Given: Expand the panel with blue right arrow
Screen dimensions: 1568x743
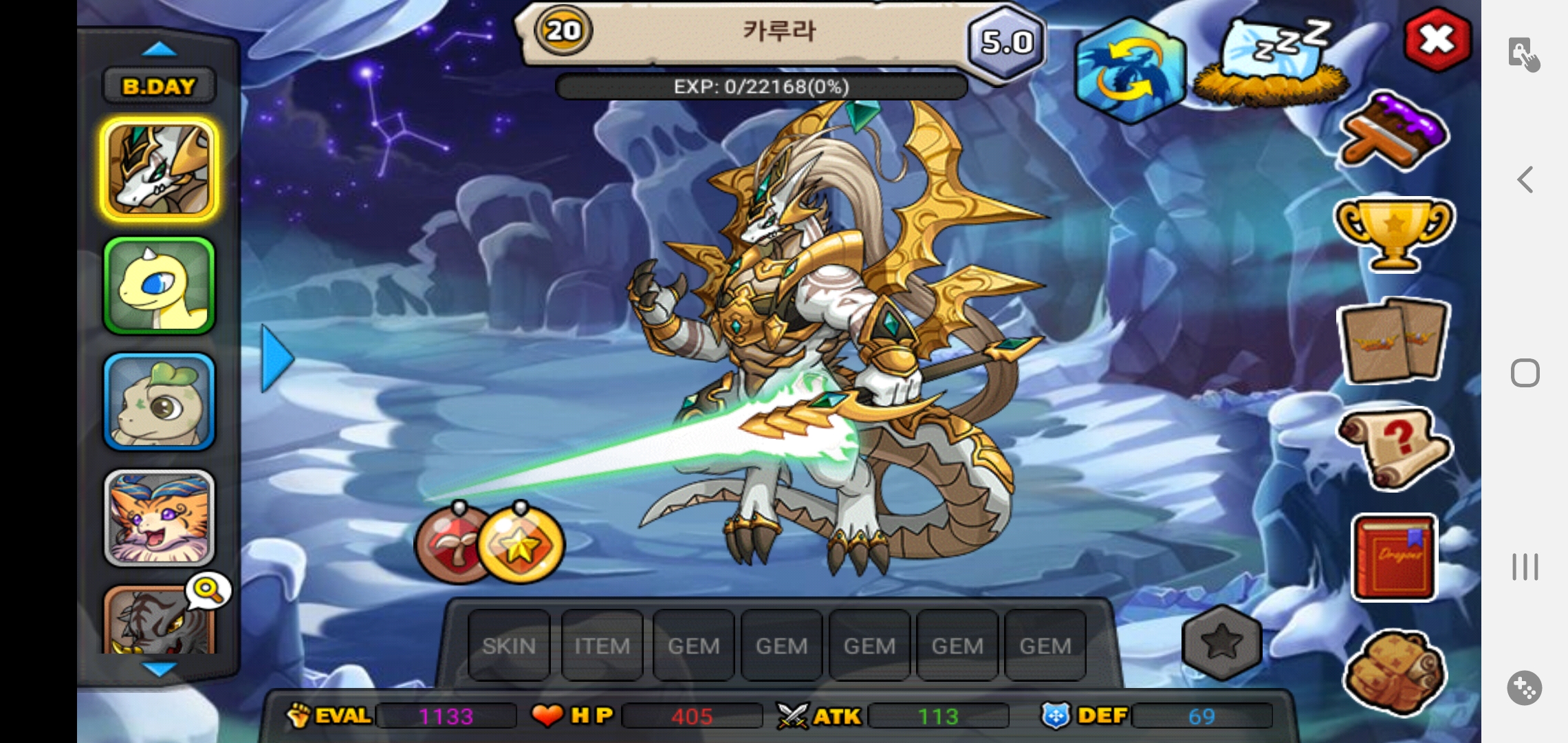Looking at the screenshot, I should [x=277, y=358].
